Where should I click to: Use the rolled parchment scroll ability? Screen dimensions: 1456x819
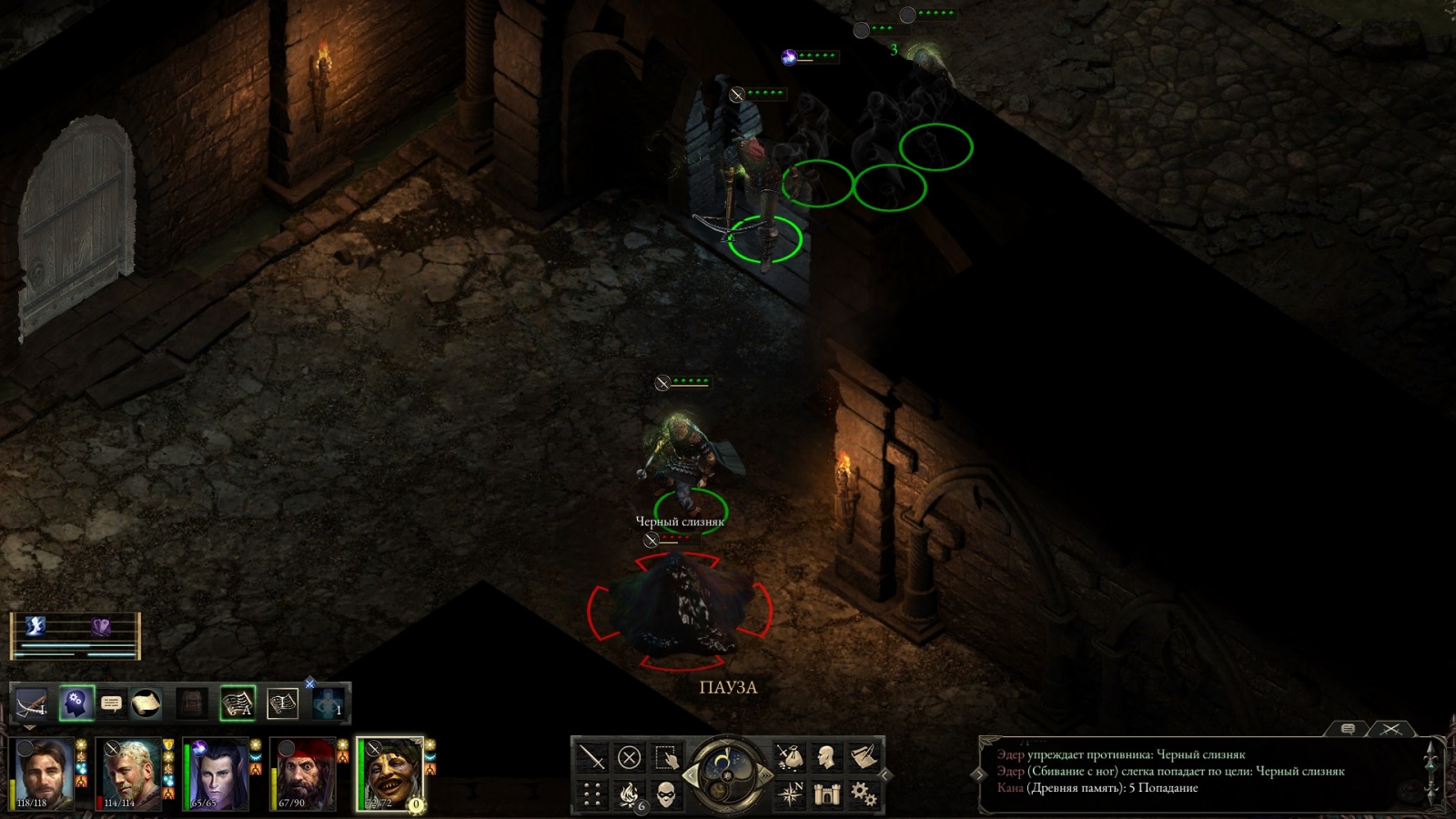(x=146, y=703)
